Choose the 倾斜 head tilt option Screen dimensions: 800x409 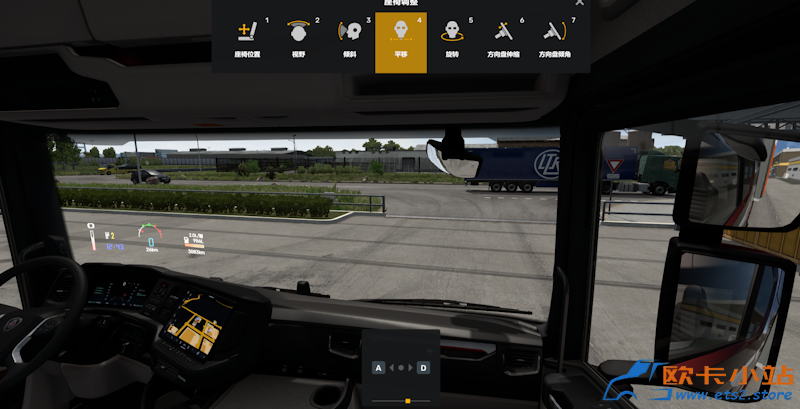point(348,39)
